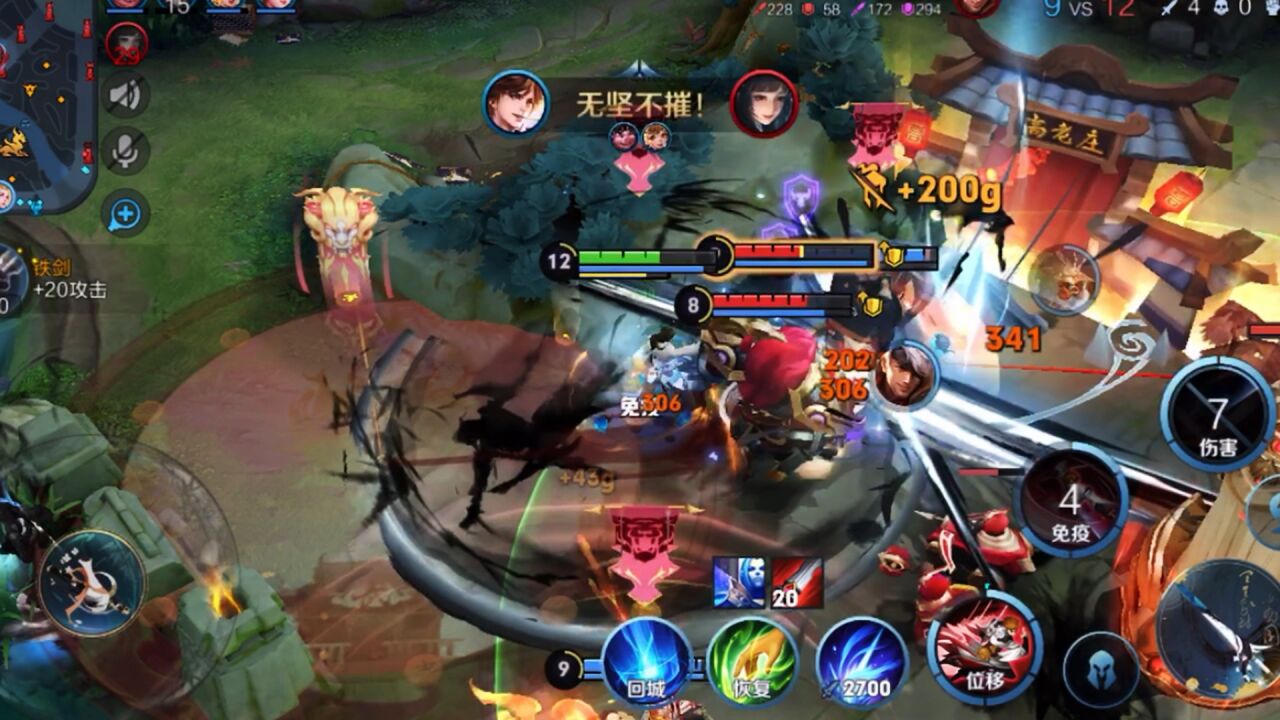Viewport: 1280px width, 720px height.
Task: Toggle the muted speaker icon
Action: point(126,95)
